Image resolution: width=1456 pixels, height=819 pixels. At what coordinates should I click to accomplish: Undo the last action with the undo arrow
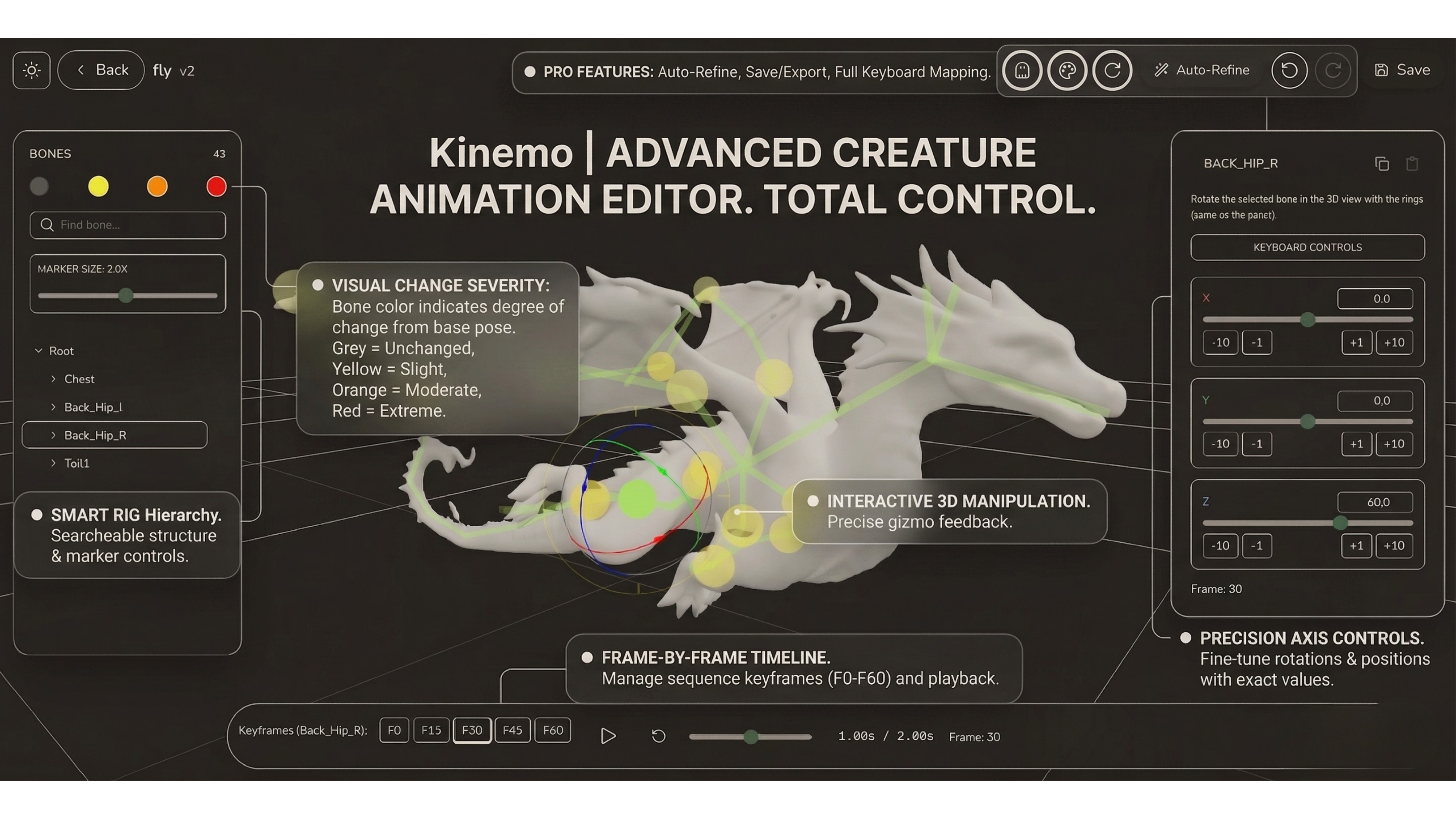[x=1289, y=70]
